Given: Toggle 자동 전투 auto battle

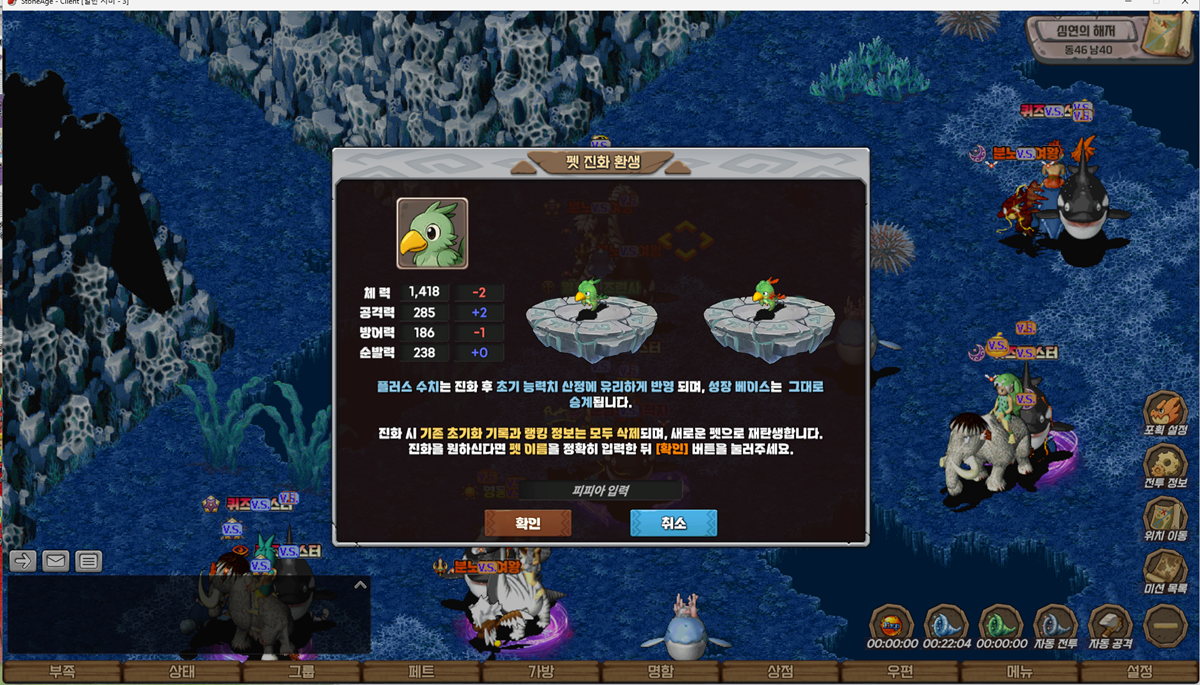Looking at the screenshot, I should pyautogui.click(x=1055, y=626).
